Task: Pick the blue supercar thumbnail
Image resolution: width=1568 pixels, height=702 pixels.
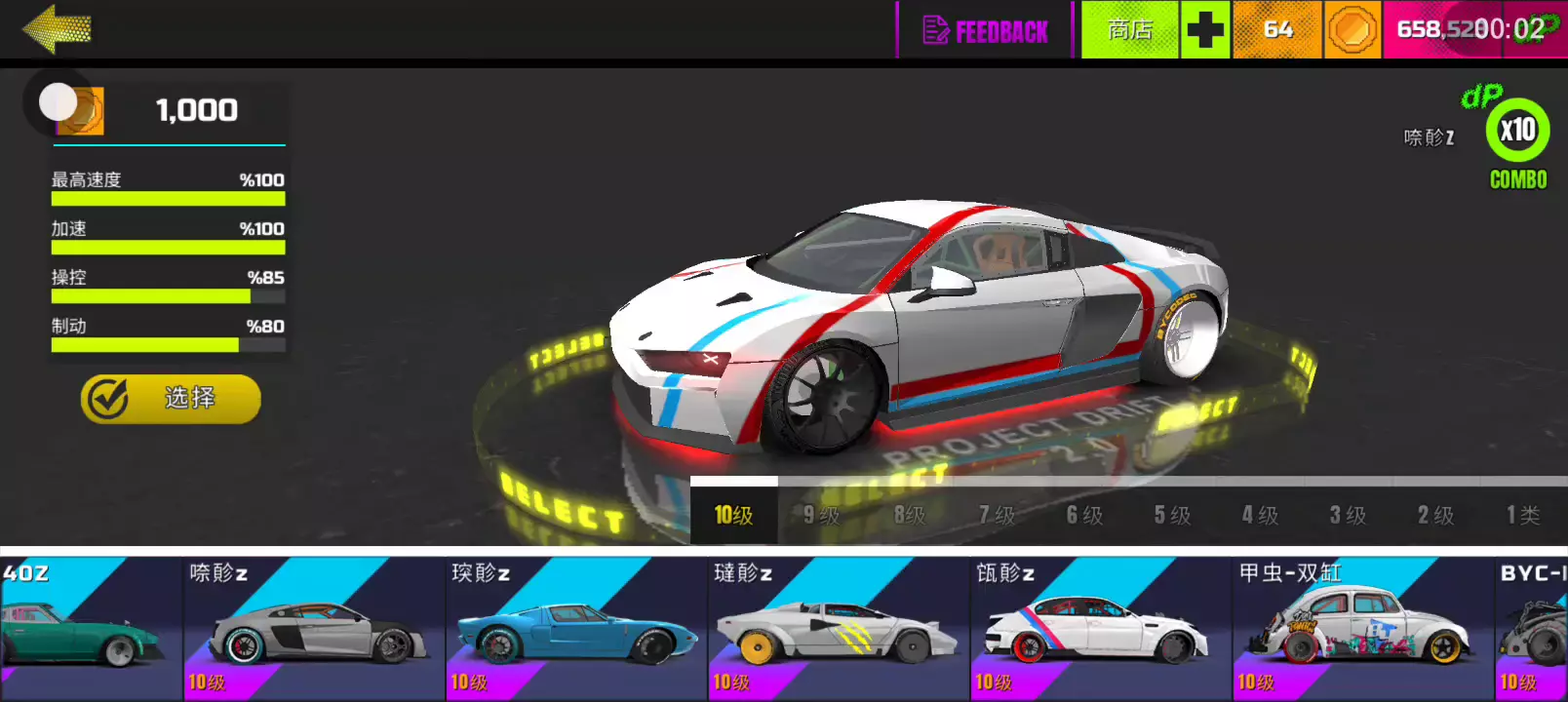Action: (x=576, y=629)
